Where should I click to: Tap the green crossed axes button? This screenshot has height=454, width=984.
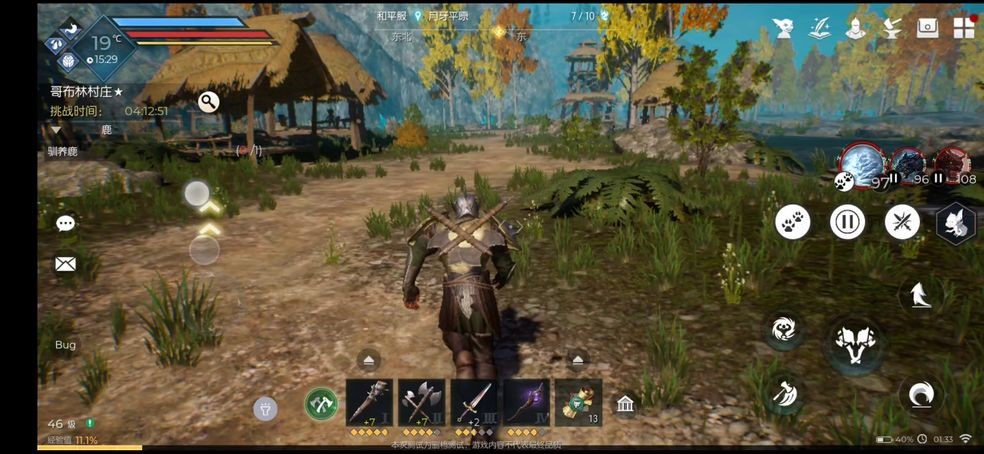320,404
